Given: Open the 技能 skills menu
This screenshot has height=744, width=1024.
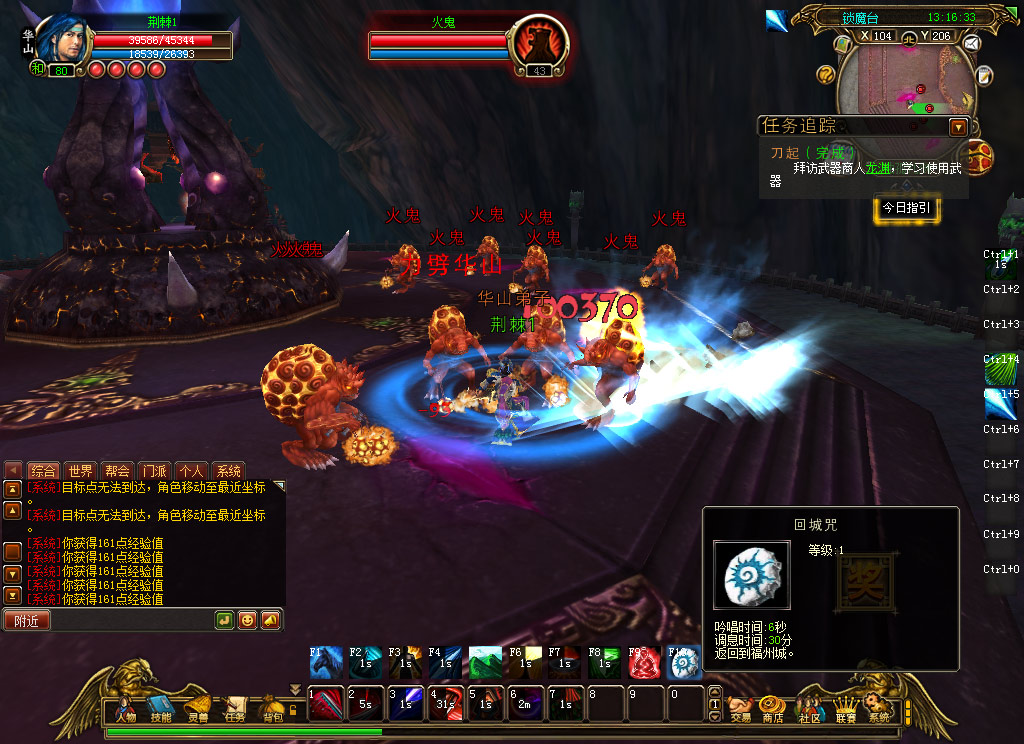Looking at the screenshot, I should click(161, 709).
